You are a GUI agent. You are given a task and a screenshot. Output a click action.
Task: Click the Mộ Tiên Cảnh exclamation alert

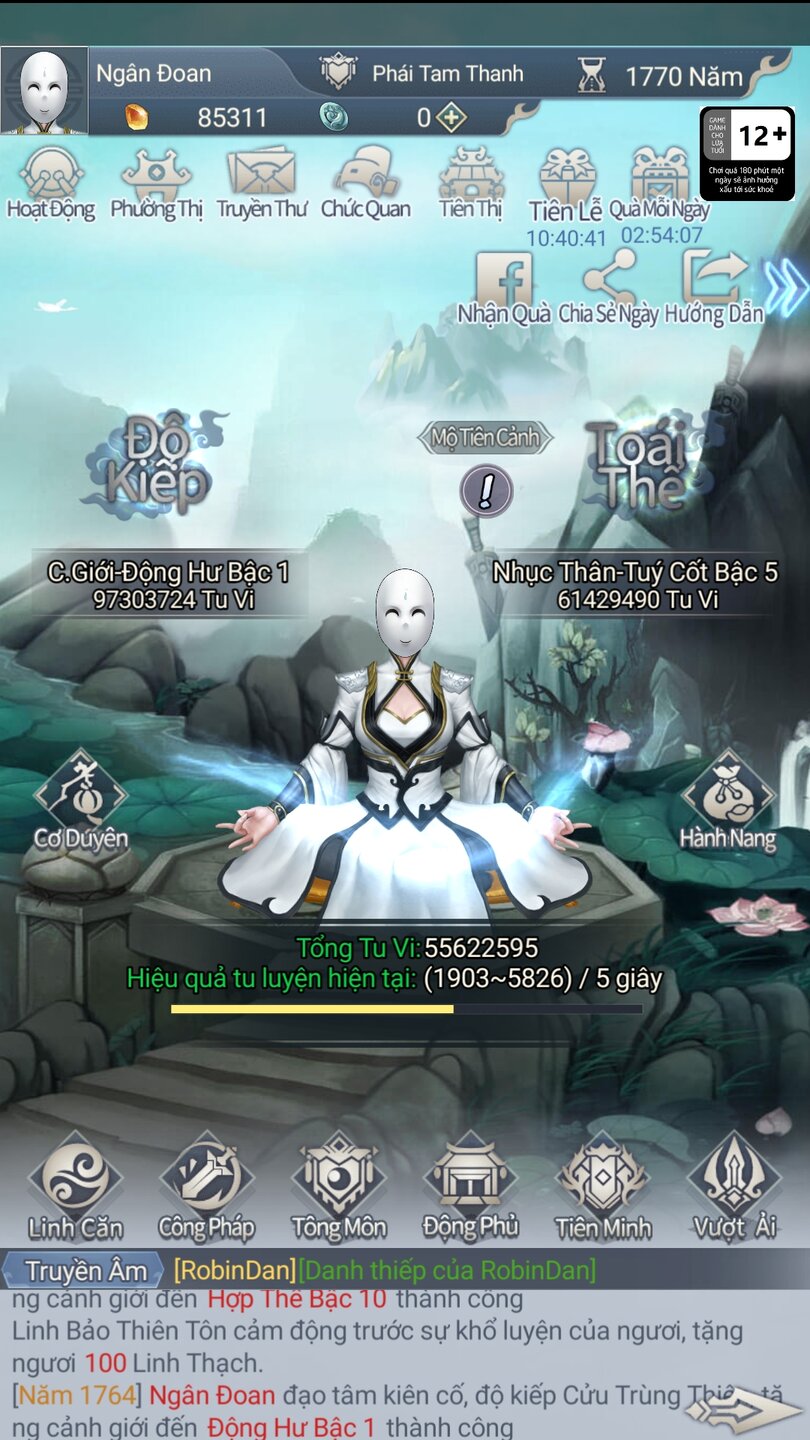click(486, 491)
